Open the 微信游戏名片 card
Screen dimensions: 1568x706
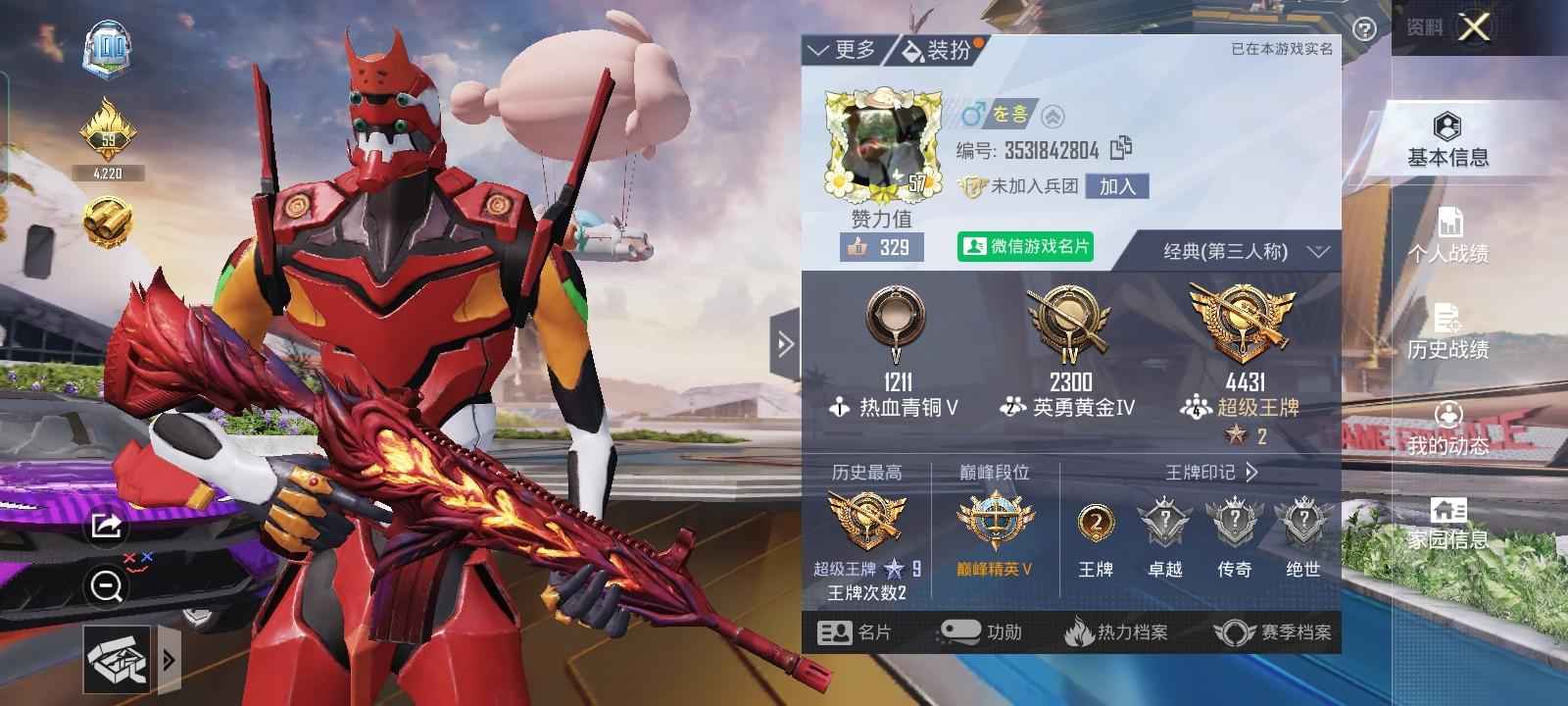(1025, 246)
